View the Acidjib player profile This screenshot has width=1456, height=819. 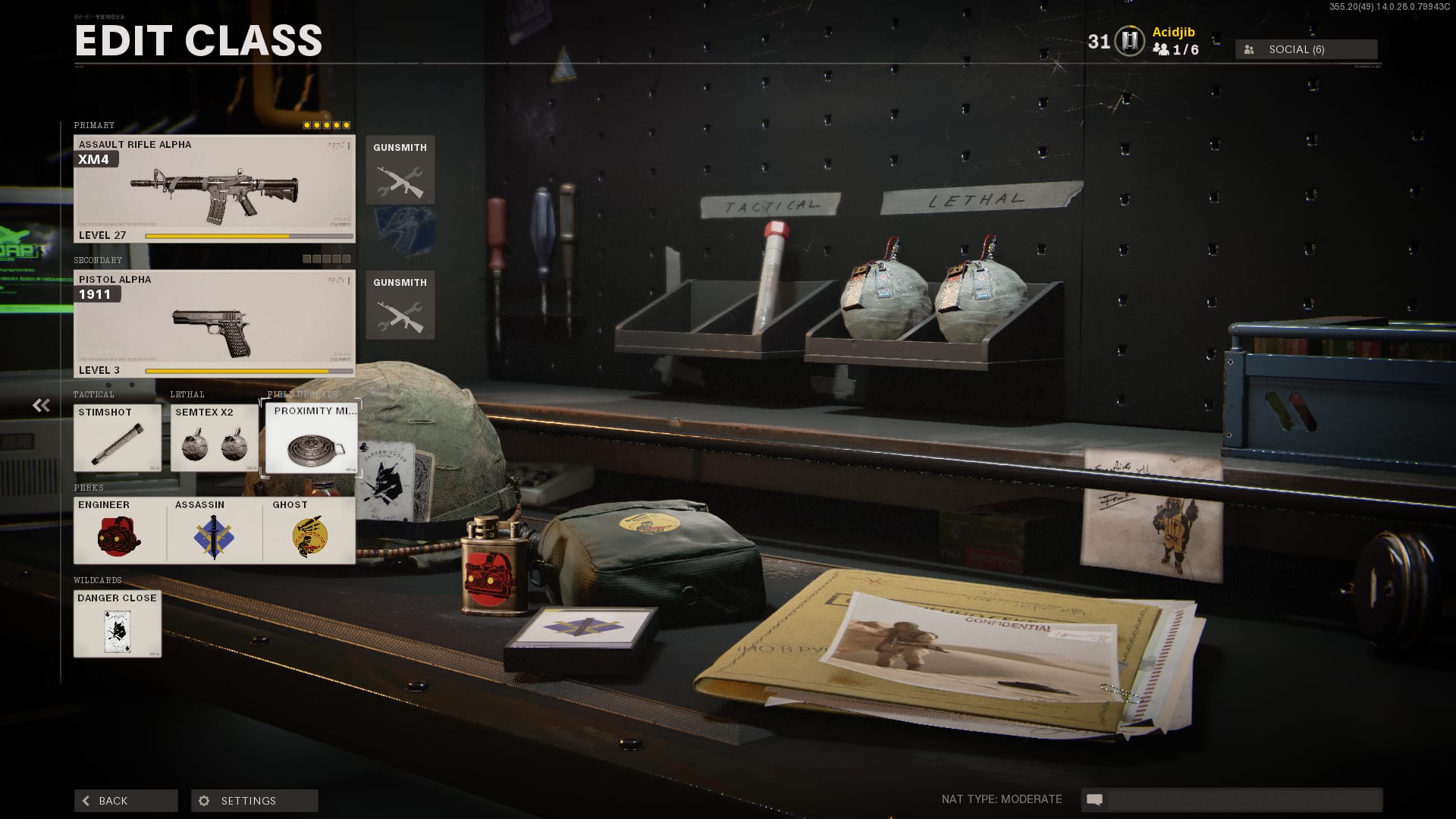point(1173,32)
